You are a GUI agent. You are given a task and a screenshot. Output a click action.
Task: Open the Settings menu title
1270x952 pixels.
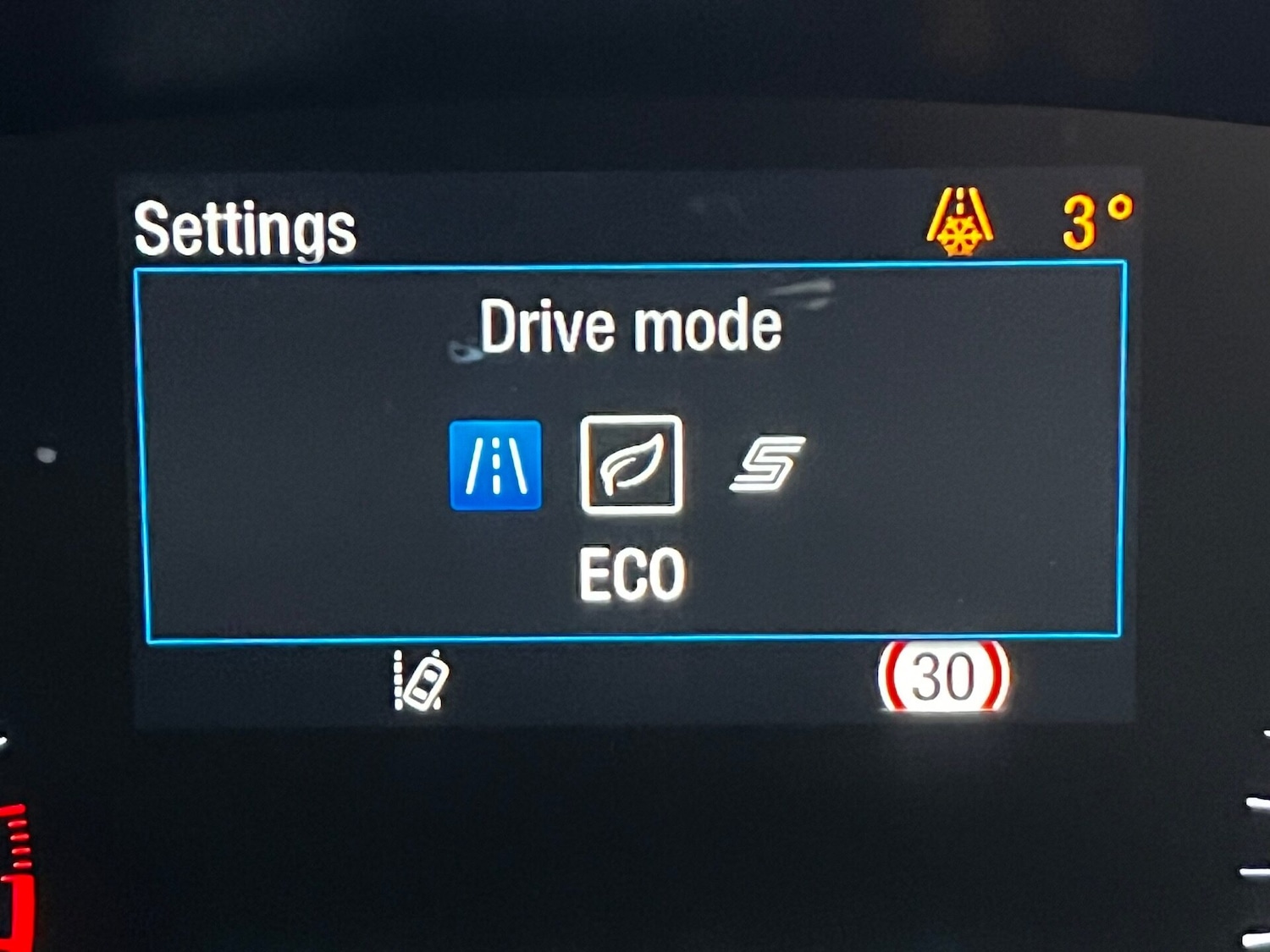click(x=246, y=227)
